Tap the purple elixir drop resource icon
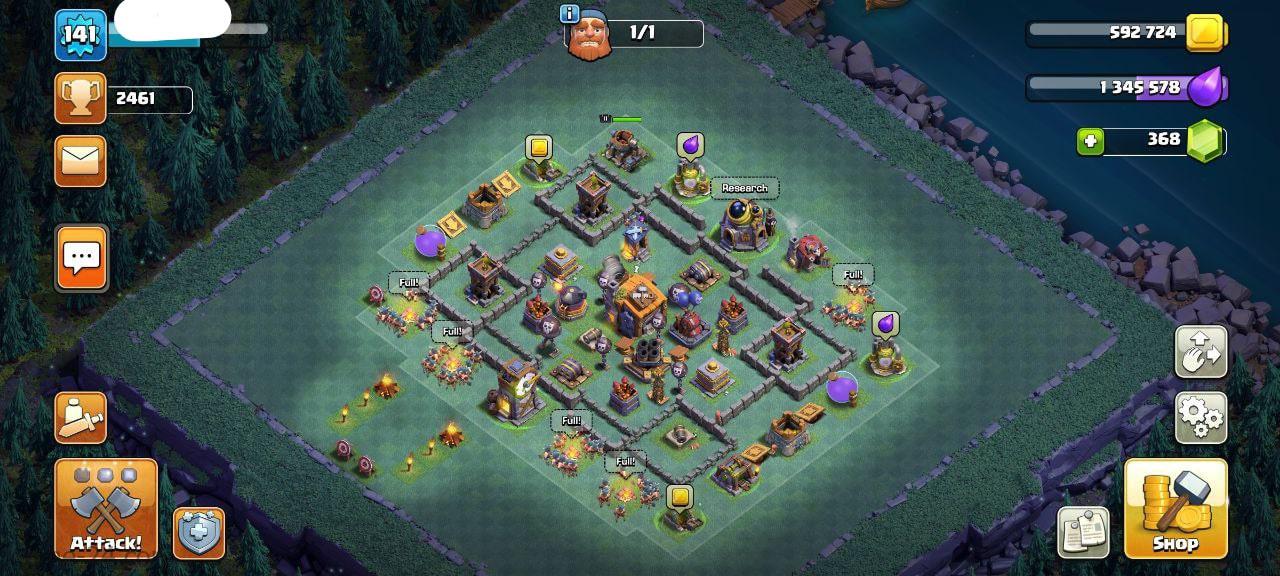Image resolution: width=1280 pixels, height=576 pixels. coord(1205,87)
